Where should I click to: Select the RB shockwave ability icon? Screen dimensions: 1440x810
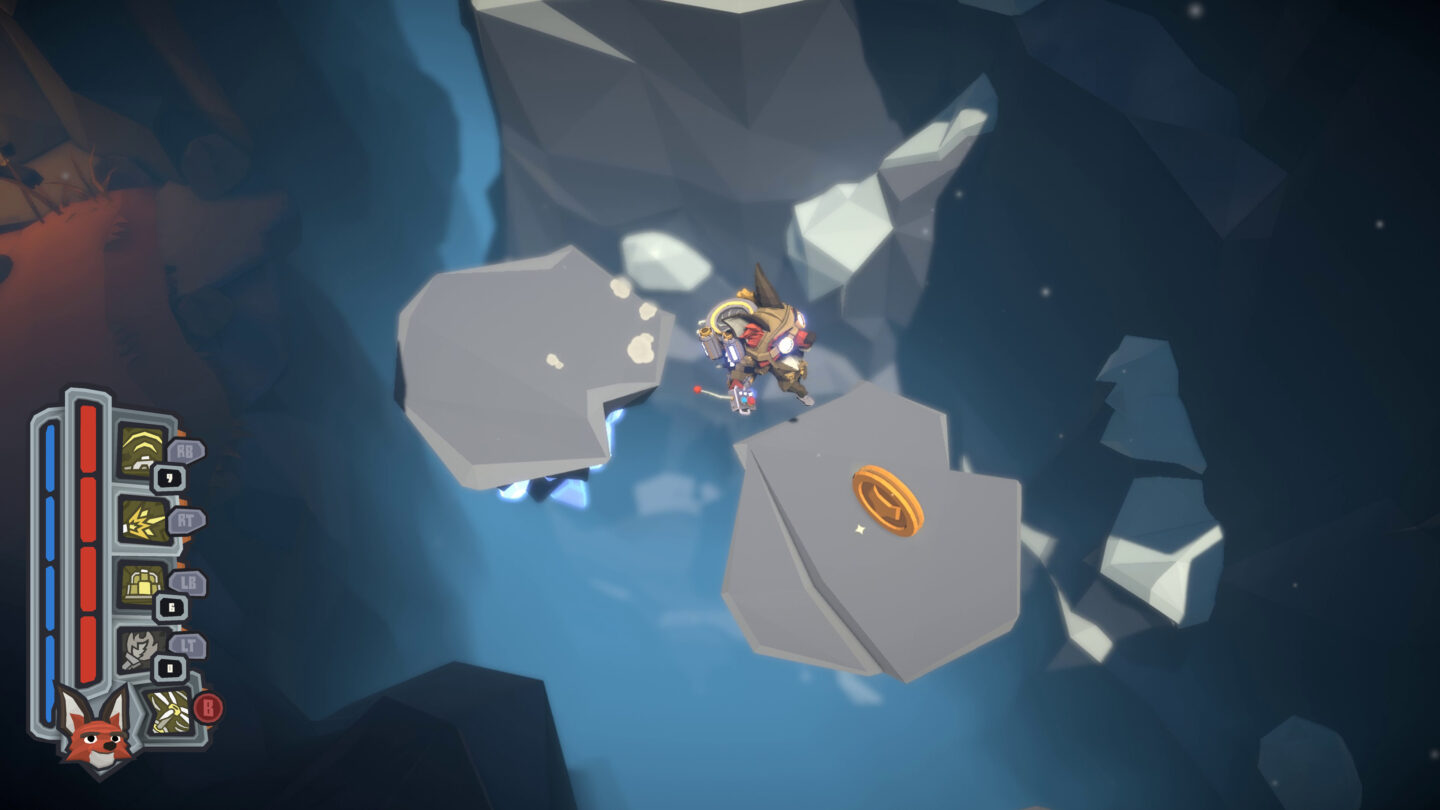click(x=140, y=450)
